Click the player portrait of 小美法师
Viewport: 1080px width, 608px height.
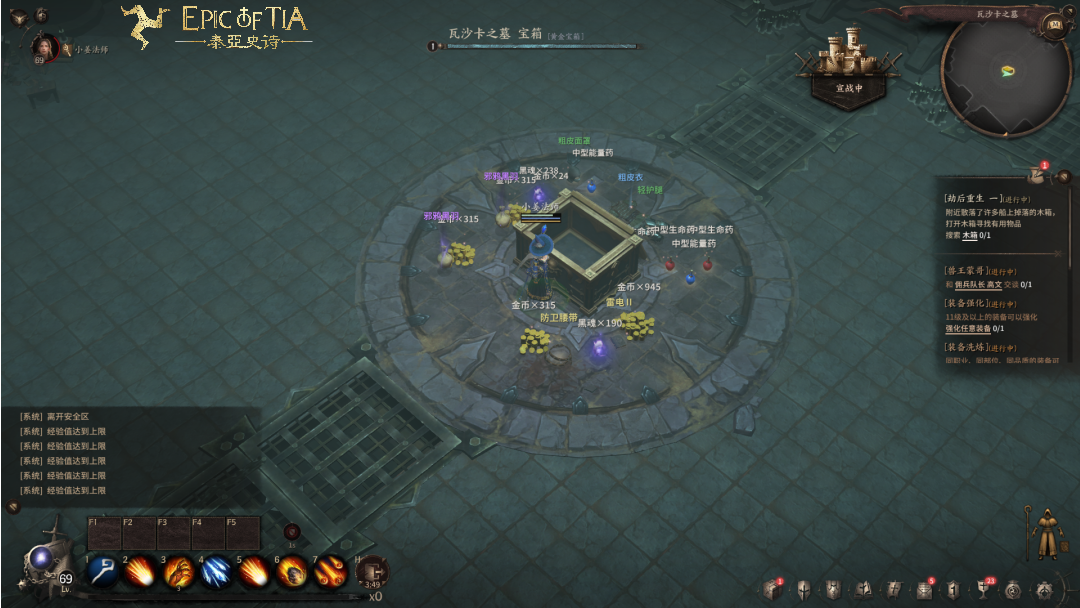[x=46, y=45]
